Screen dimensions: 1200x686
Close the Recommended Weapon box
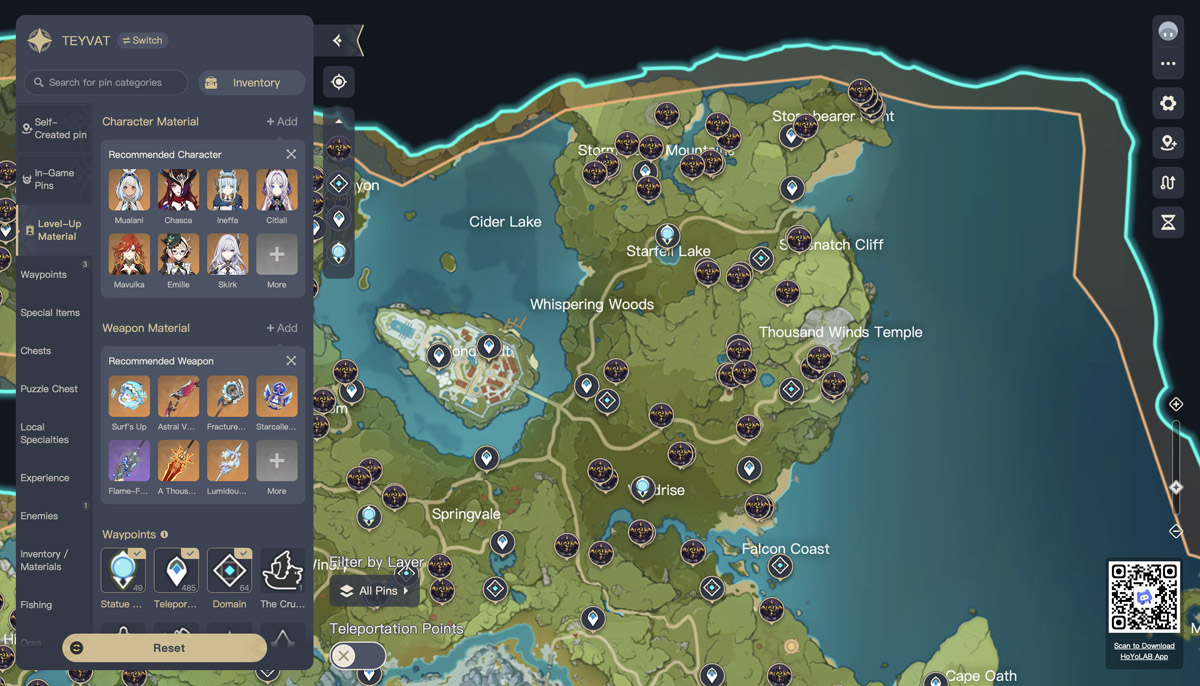(291, 361)
